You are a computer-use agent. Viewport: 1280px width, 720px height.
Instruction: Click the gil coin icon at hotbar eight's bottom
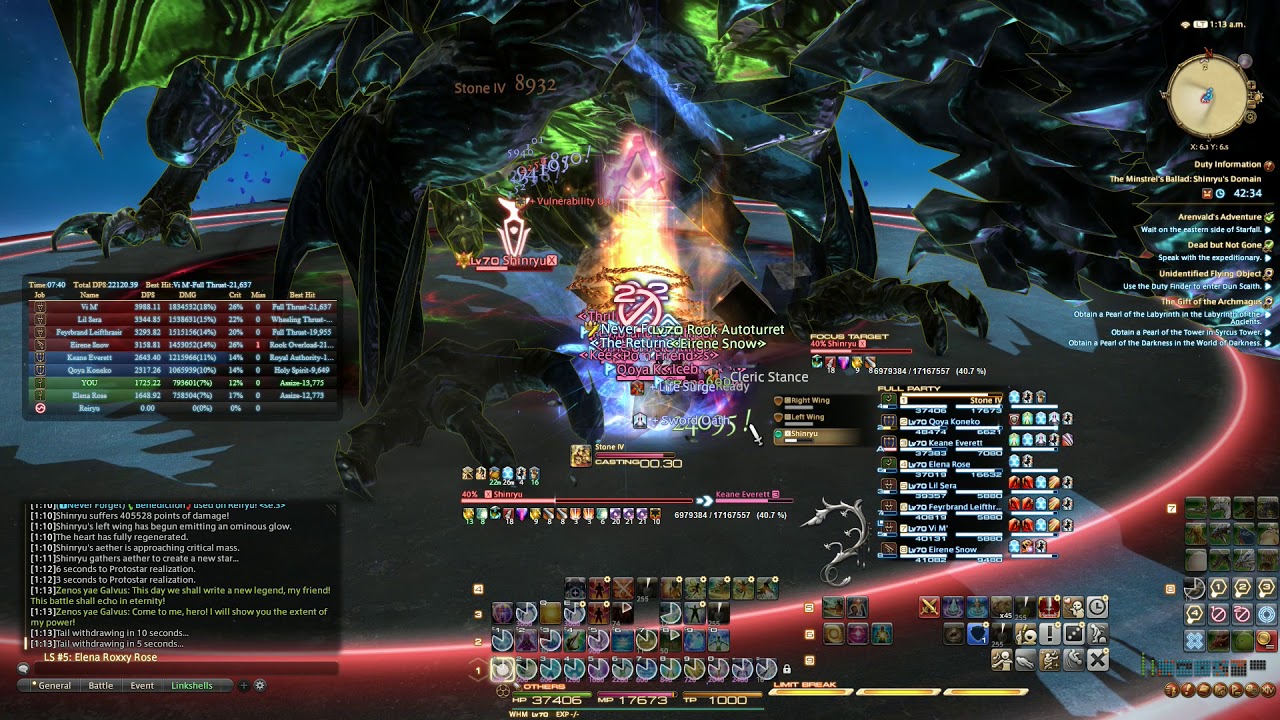1266,640
